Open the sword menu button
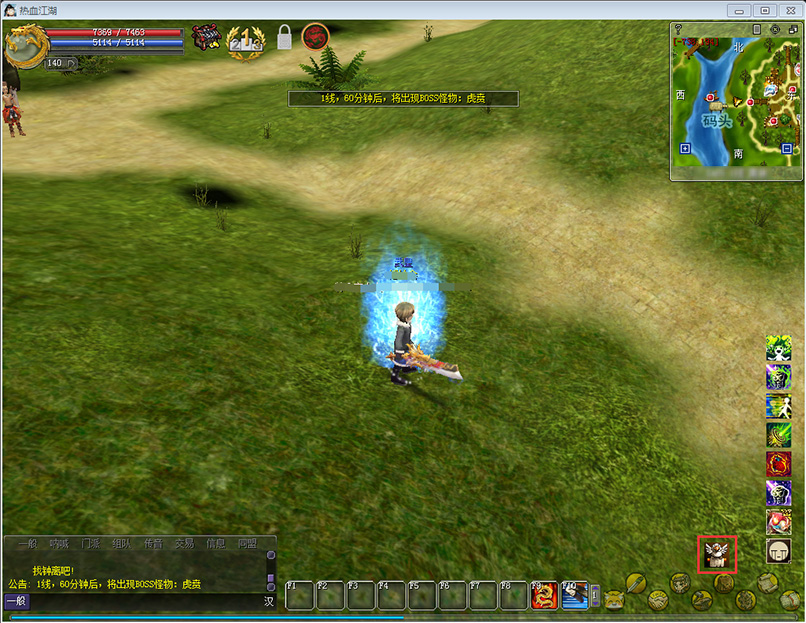Image resolution: width=806 pixels, height=623 pixels. [638, 582]
